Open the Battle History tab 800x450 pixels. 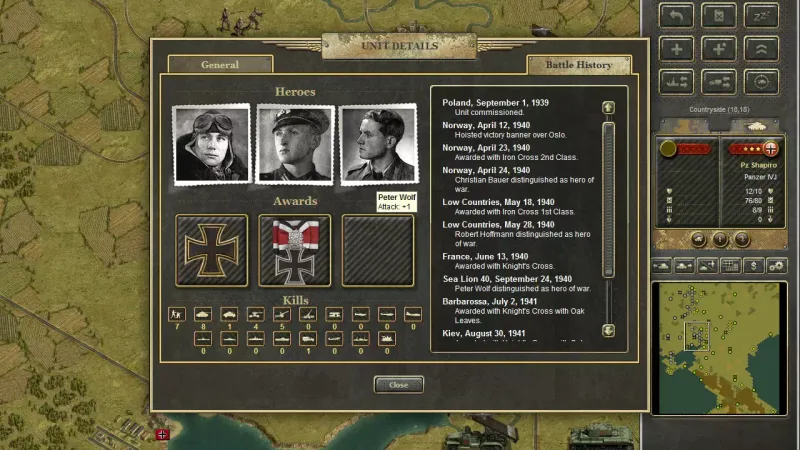579,65
